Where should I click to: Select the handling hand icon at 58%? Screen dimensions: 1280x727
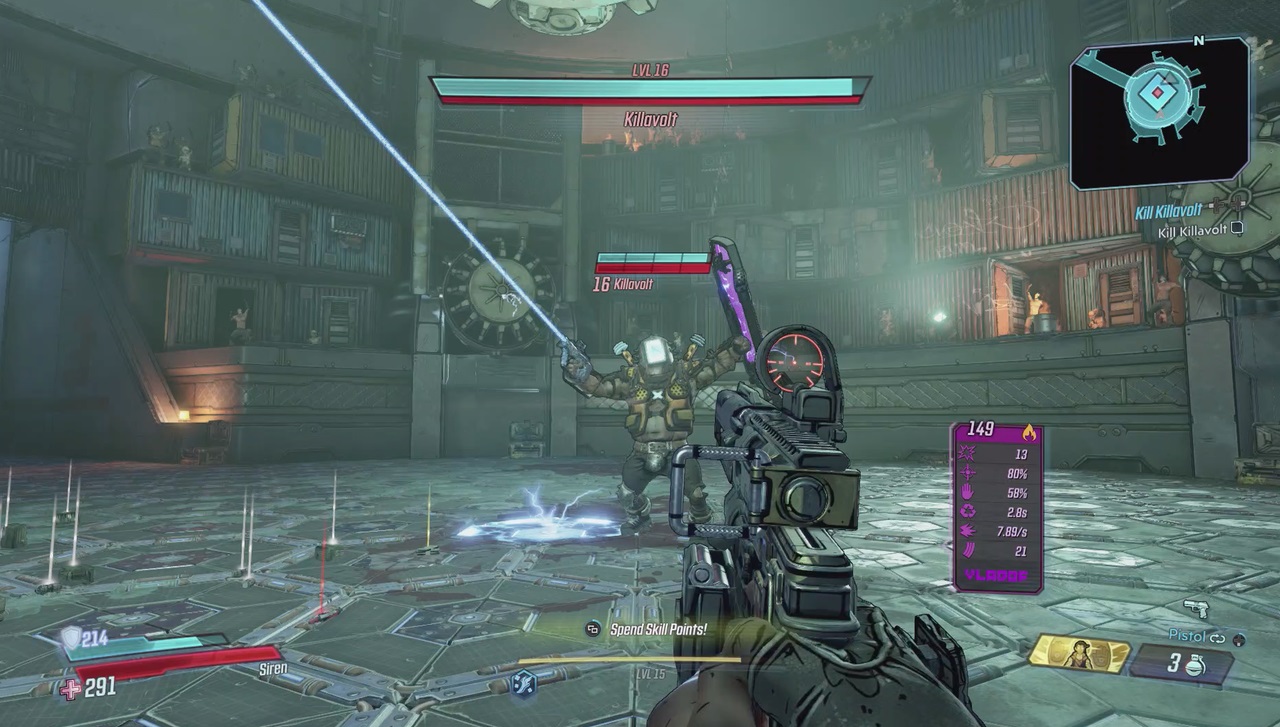pyautogui.click(x=965, y=492)
